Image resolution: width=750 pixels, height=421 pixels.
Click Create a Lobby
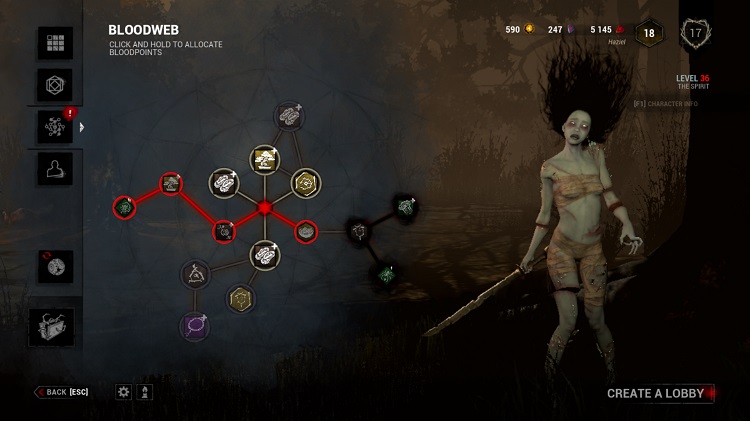pos(656,393)
